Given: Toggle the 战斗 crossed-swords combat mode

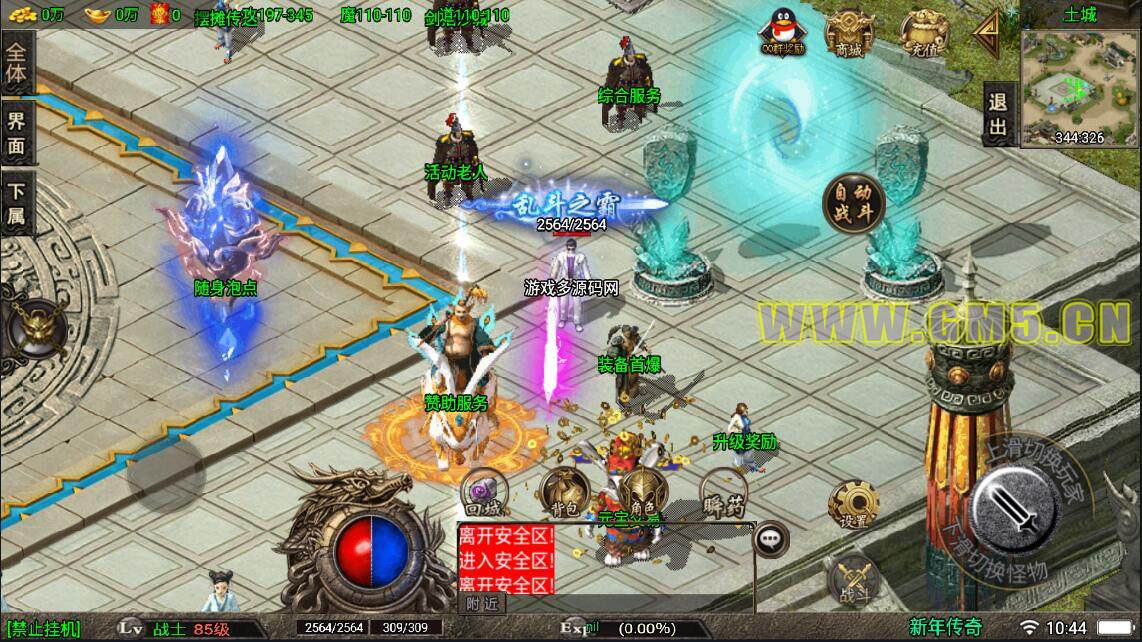Looking at the screenshot, I should 853,579.
